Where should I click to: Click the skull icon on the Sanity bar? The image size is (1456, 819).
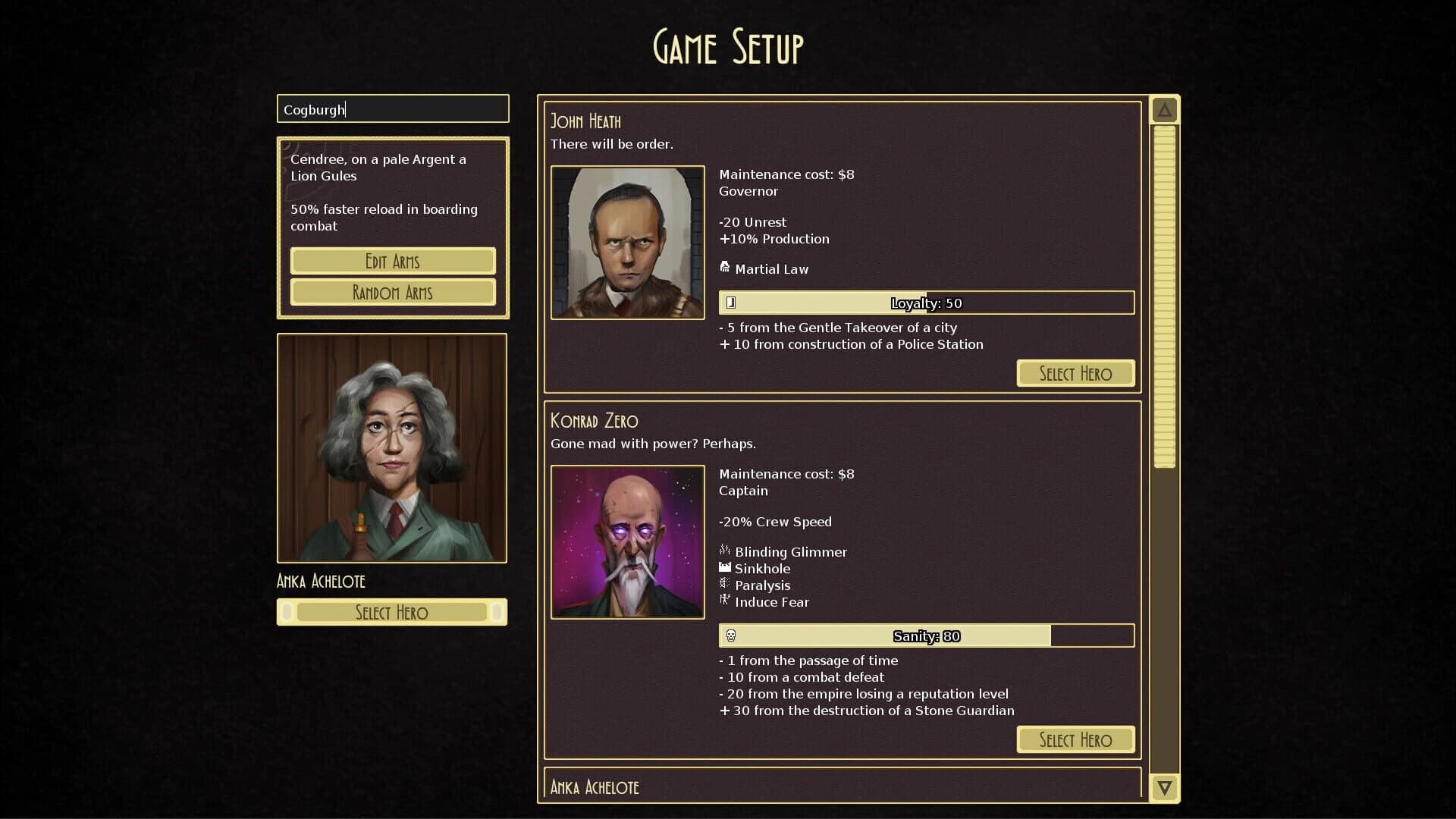tap(731, 635)
